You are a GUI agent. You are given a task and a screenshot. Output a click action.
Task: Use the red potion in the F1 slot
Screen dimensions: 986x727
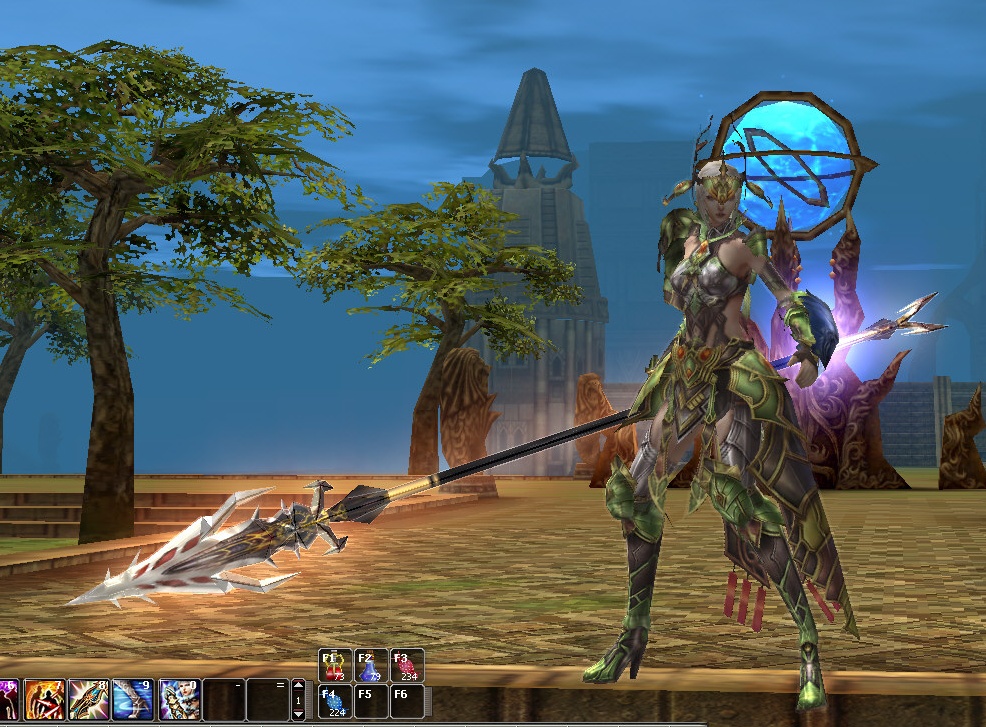click(x=334, y=665)
